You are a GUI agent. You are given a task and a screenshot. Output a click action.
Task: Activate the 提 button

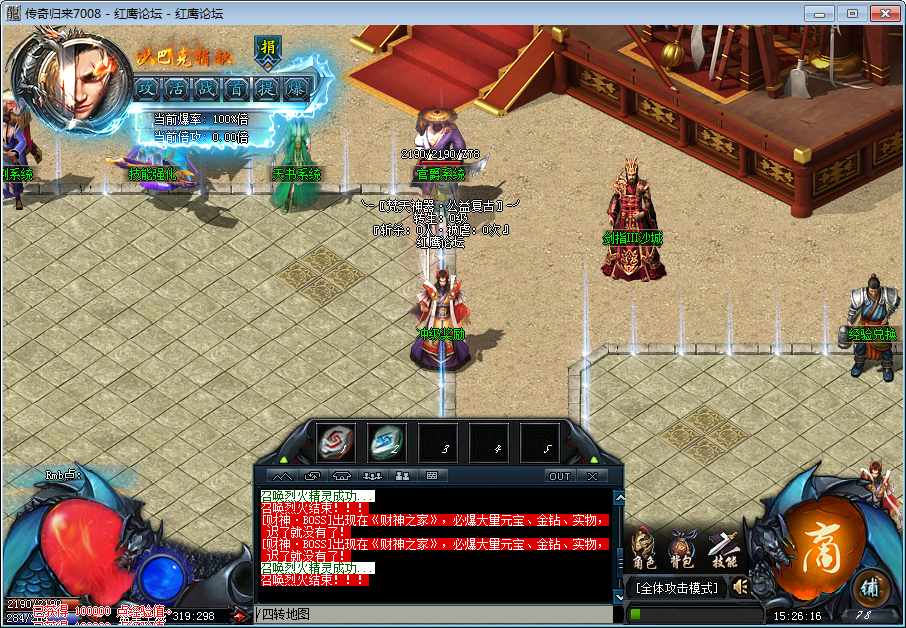coord(266,88)
